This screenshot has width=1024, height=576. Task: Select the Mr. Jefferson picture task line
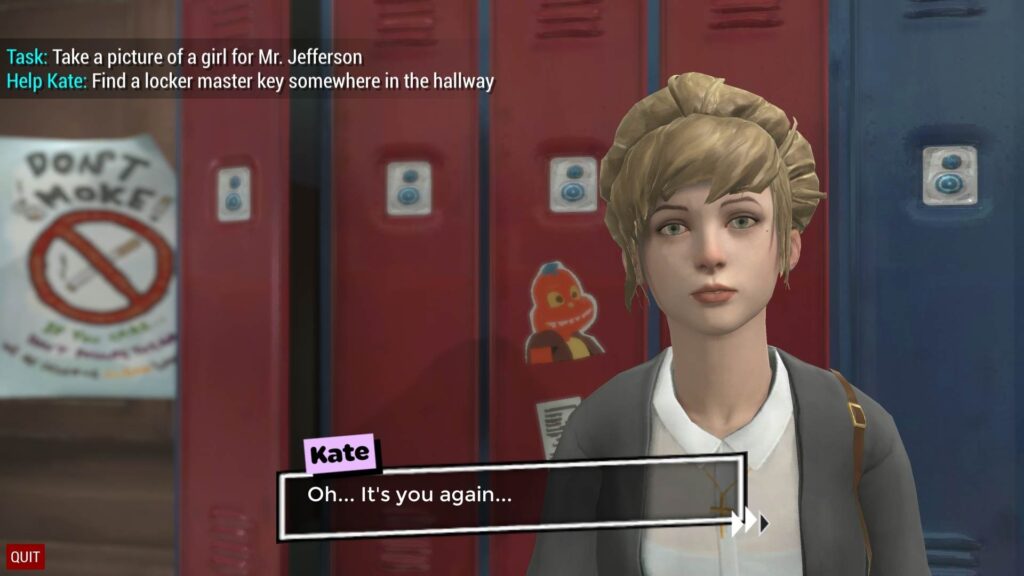pyautogui.click(x=184, y=57)
